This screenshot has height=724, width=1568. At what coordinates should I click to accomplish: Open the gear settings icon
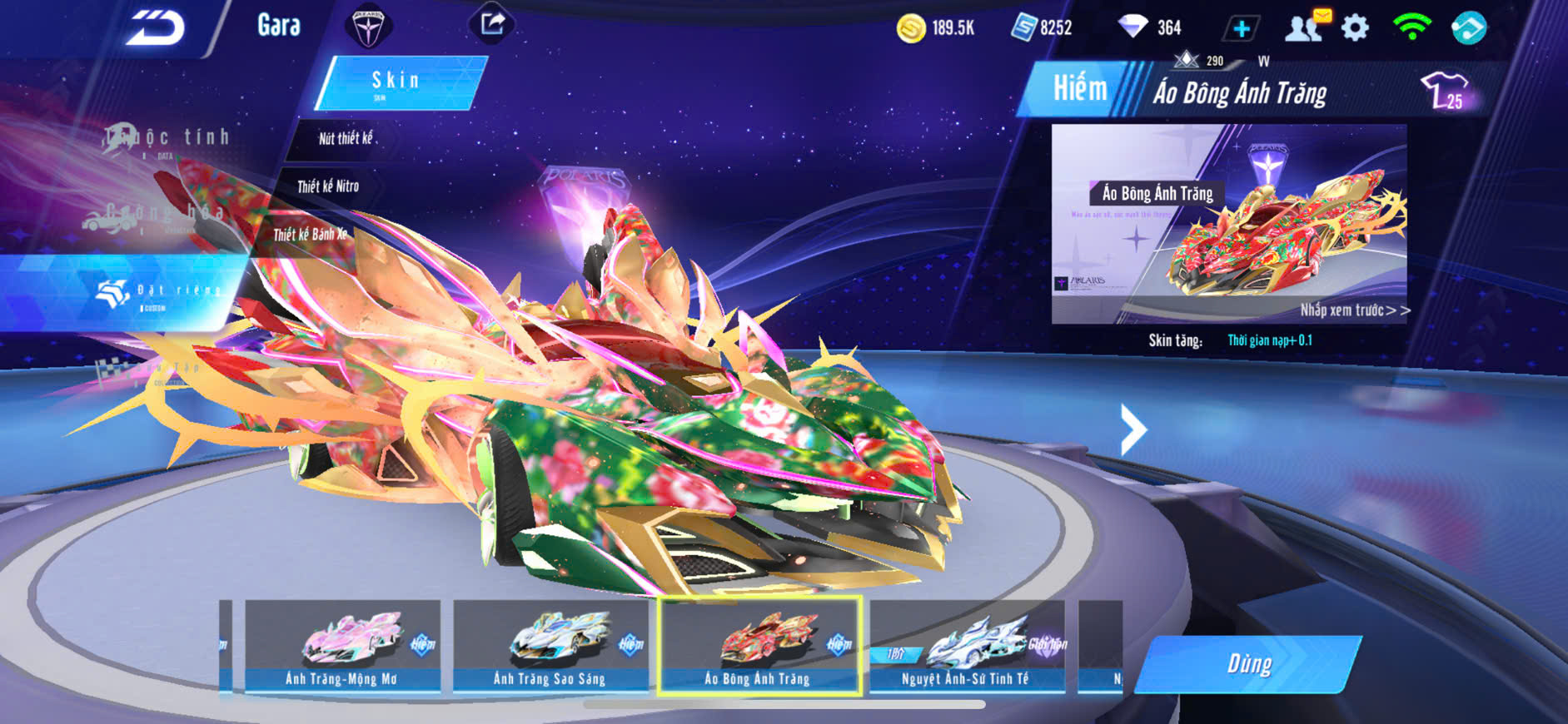coord(1355,28)
